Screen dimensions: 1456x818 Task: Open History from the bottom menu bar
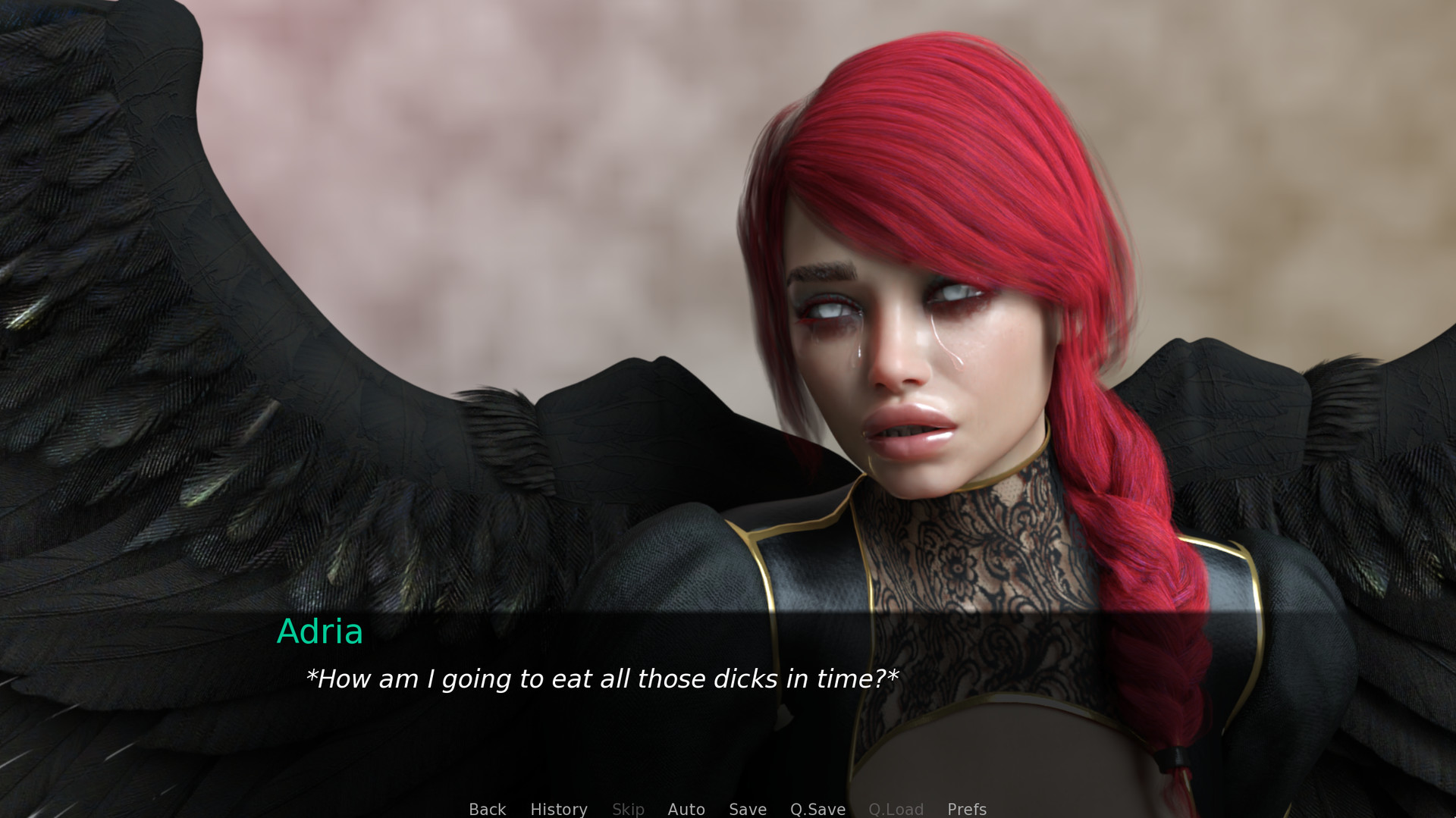[558, 809]
